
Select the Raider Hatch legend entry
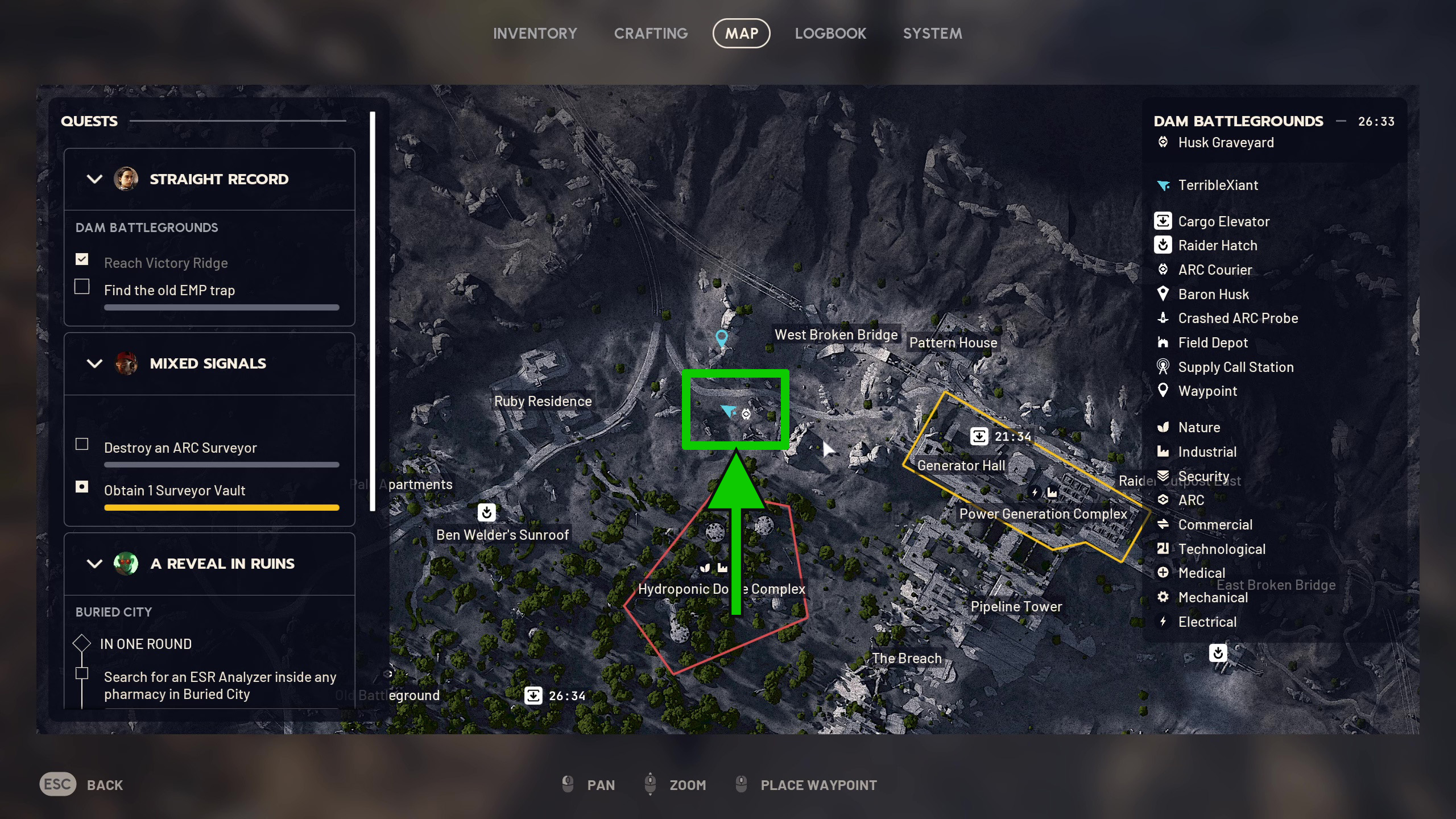1217,246
